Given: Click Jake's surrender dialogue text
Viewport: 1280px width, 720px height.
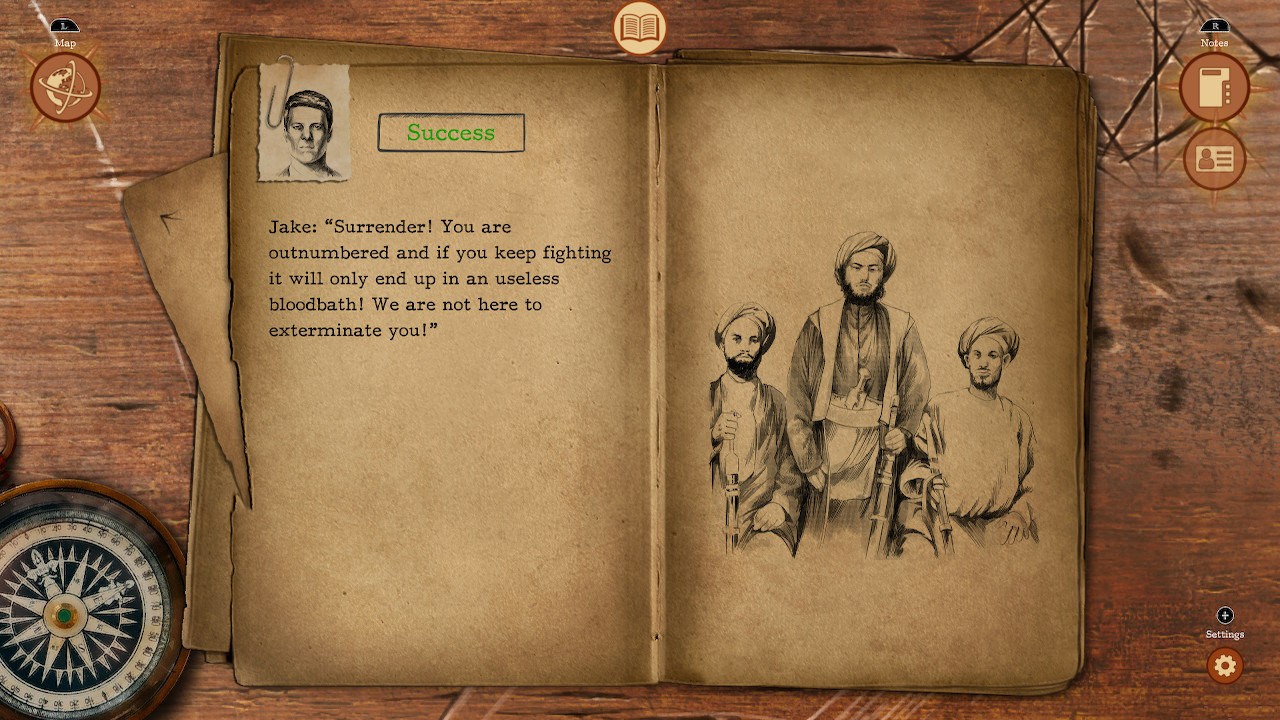Looking at the screenshot, I should coord(435,278).
